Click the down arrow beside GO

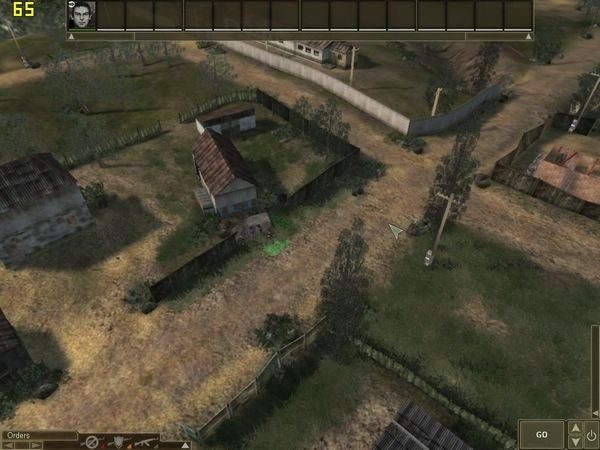click(574, 441)
